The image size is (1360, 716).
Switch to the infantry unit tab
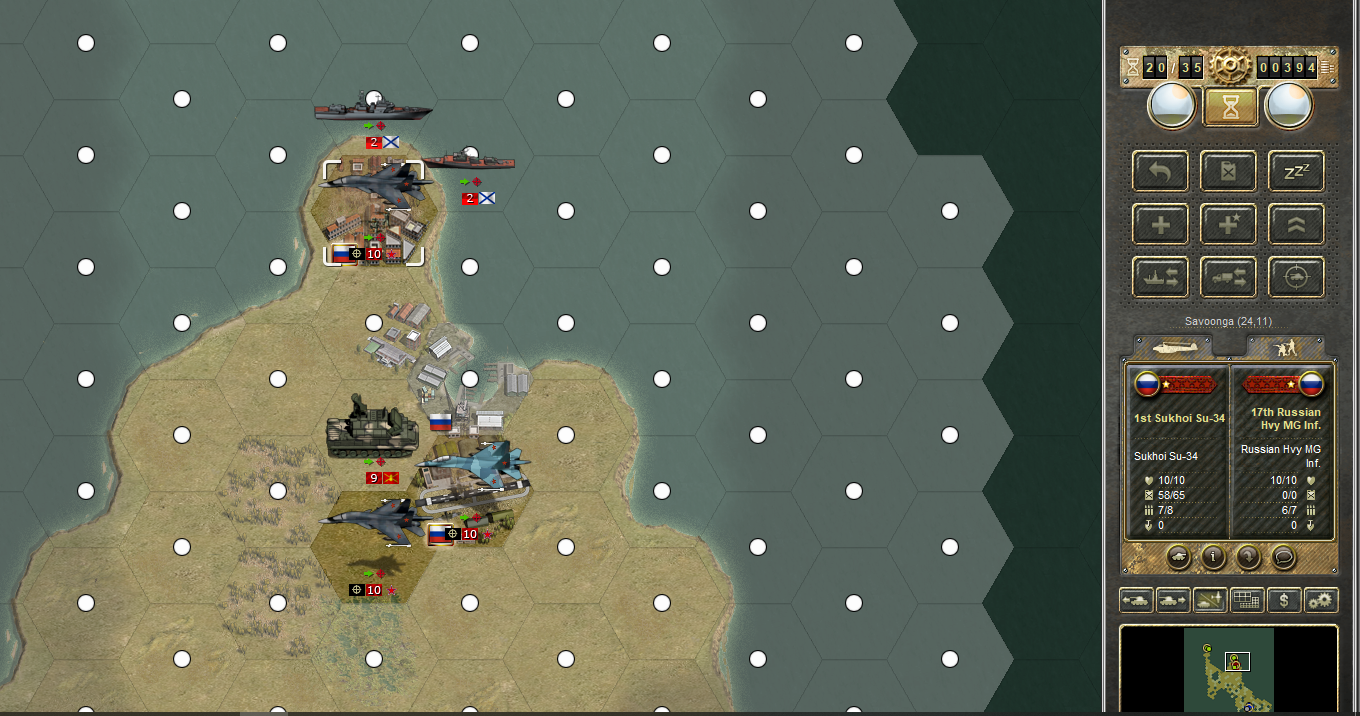[1285, 347]
